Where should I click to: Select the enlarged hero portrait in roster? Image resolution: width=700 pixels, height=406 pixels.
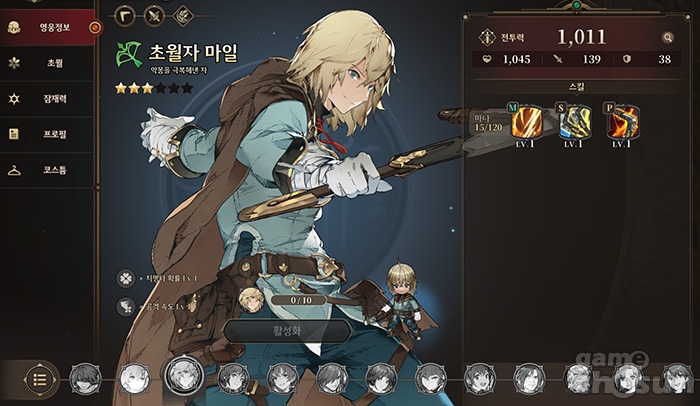pos(184,376)
